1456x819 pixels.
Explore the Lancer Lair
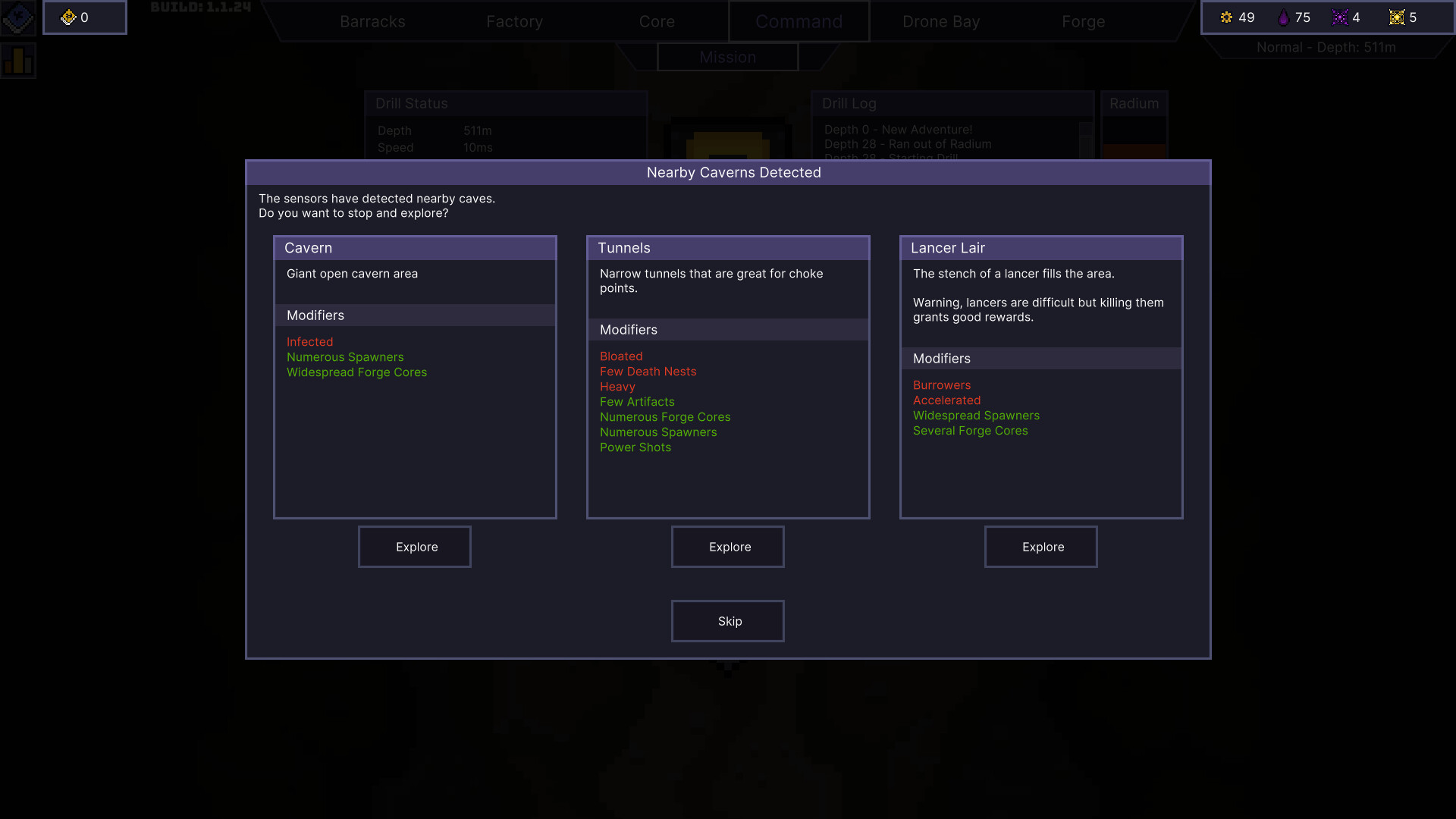click(x=1041, y=547)
